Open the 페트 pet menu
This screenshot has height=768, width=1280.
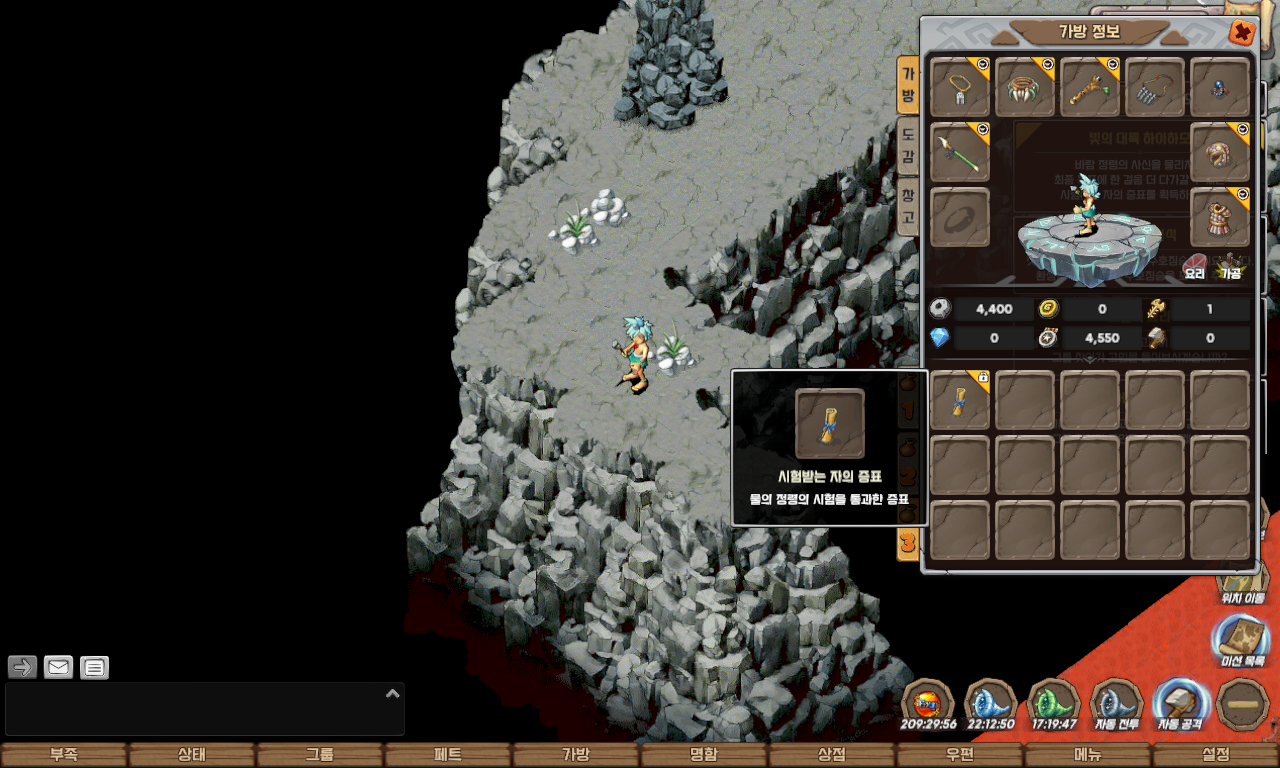click(x=448, y=755)
